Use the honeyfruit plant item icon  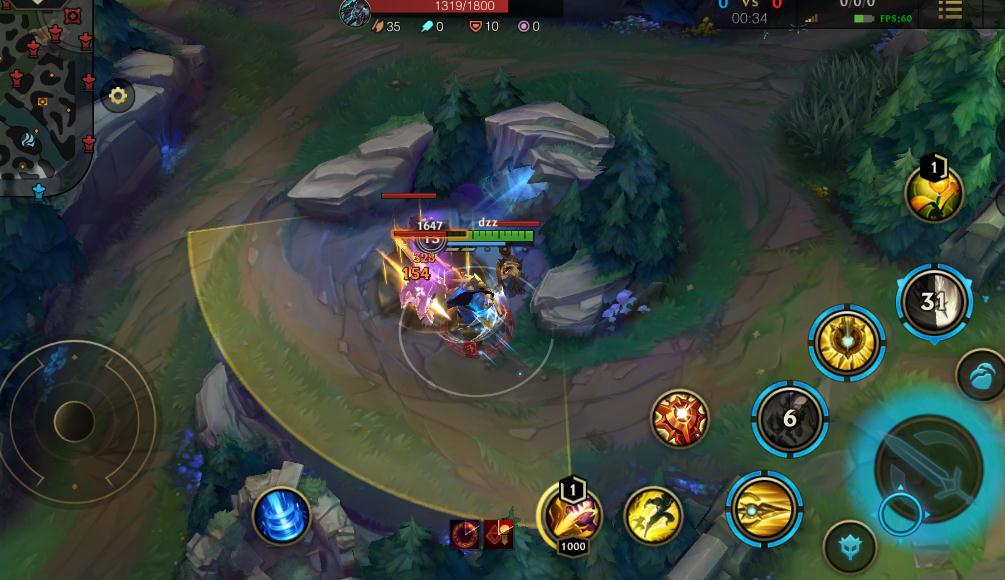[933, 192]
